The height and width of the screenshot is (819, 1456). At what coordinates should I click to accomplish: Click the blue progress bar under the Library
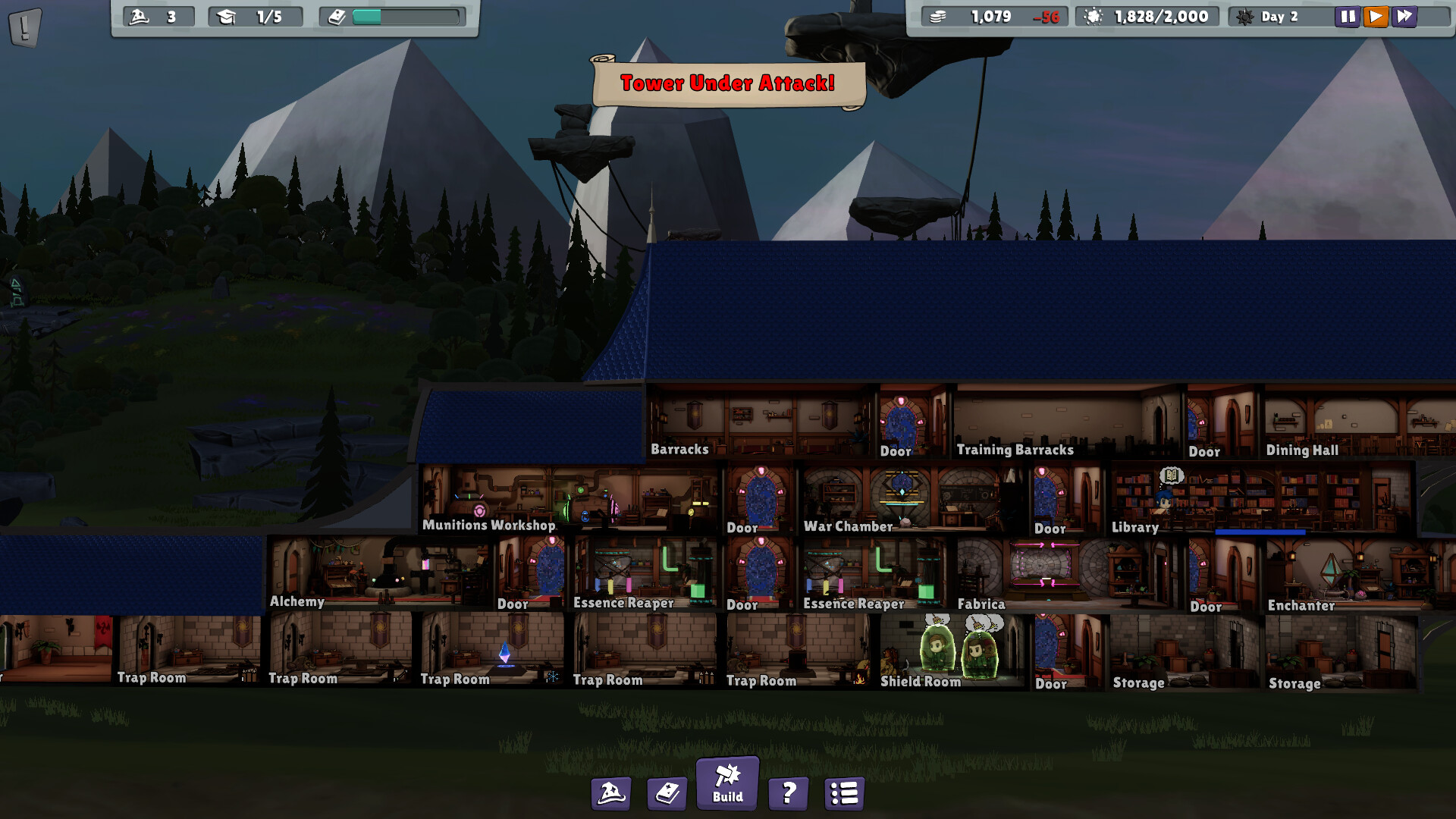click(x=1261, y=532)
